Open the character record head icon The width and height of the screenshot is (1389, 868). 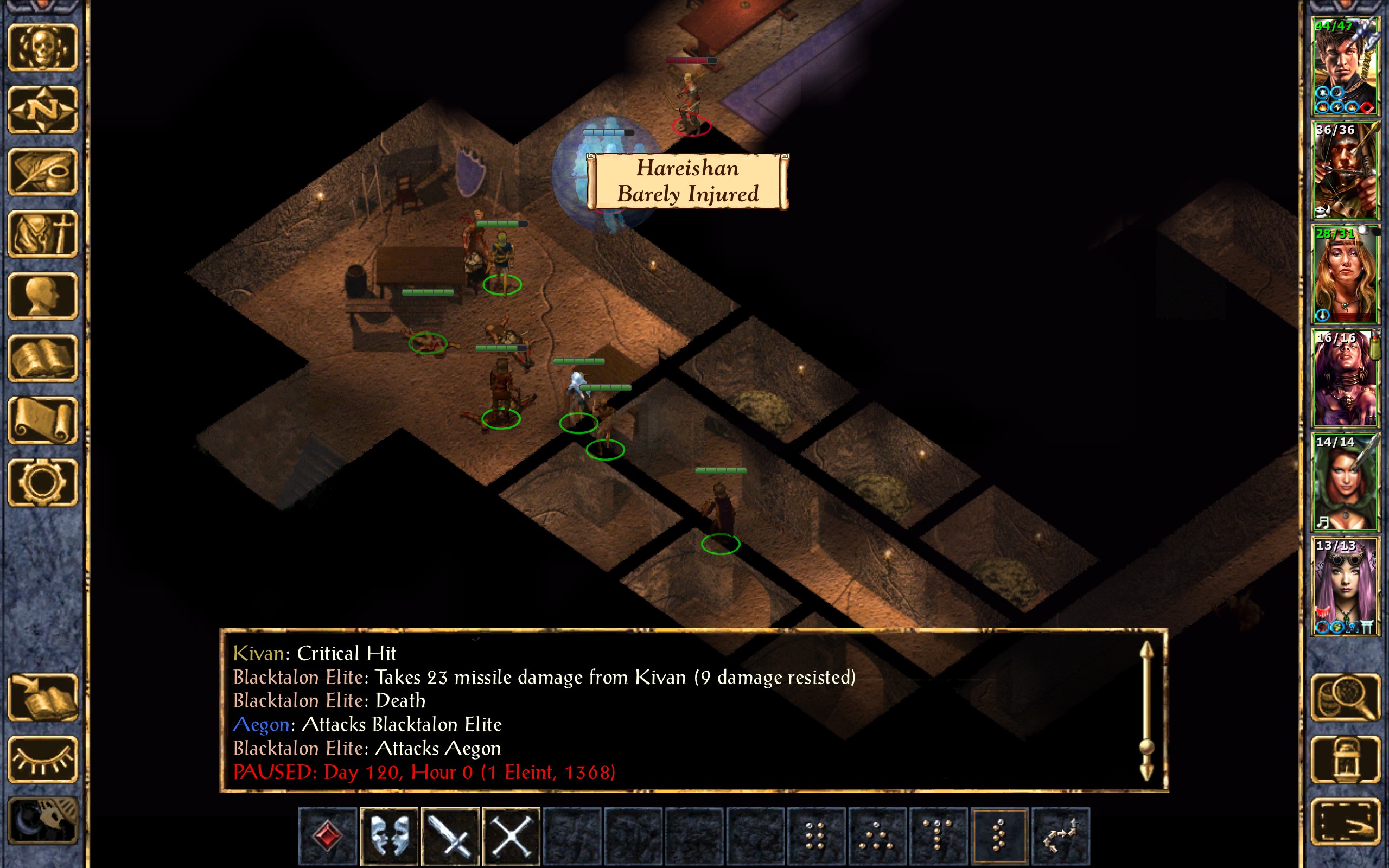coord(43,296)
